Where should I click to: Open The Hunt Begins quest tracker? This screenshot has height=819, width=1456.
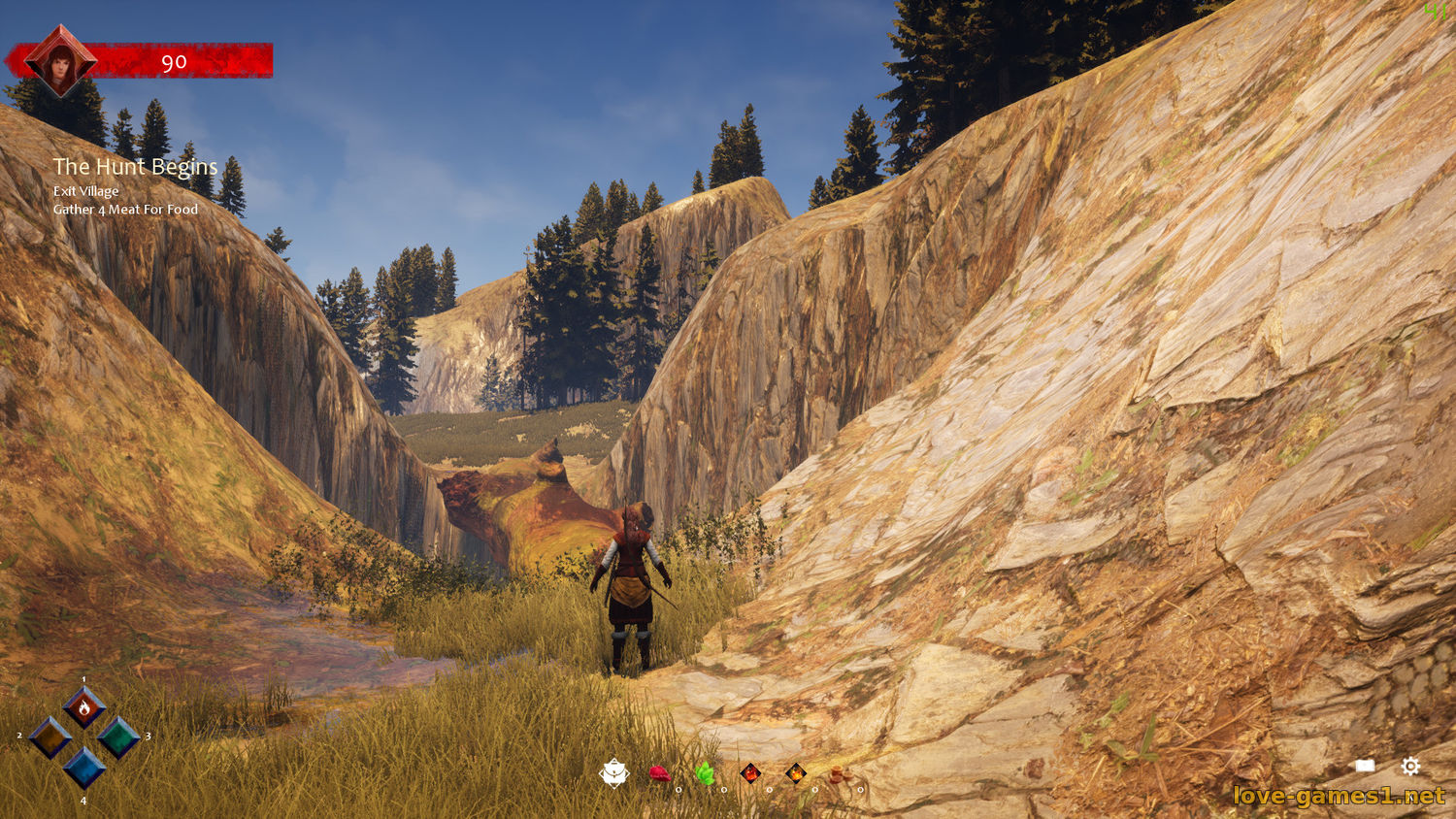pos(135,167)
